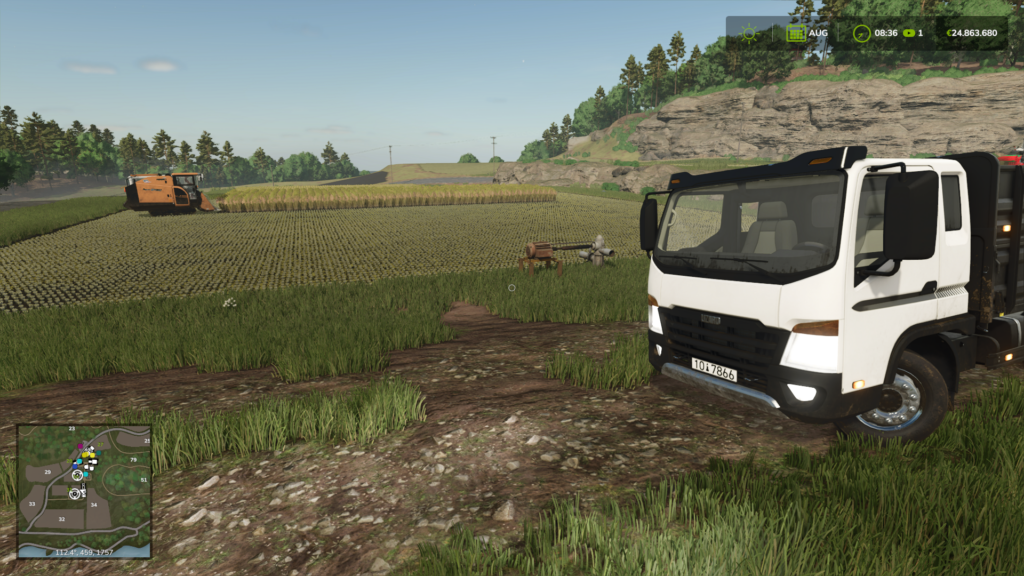Viewport: 1024px width, 576px height.
Task: Select field 34 on the minimap
Action: [94, 505]
